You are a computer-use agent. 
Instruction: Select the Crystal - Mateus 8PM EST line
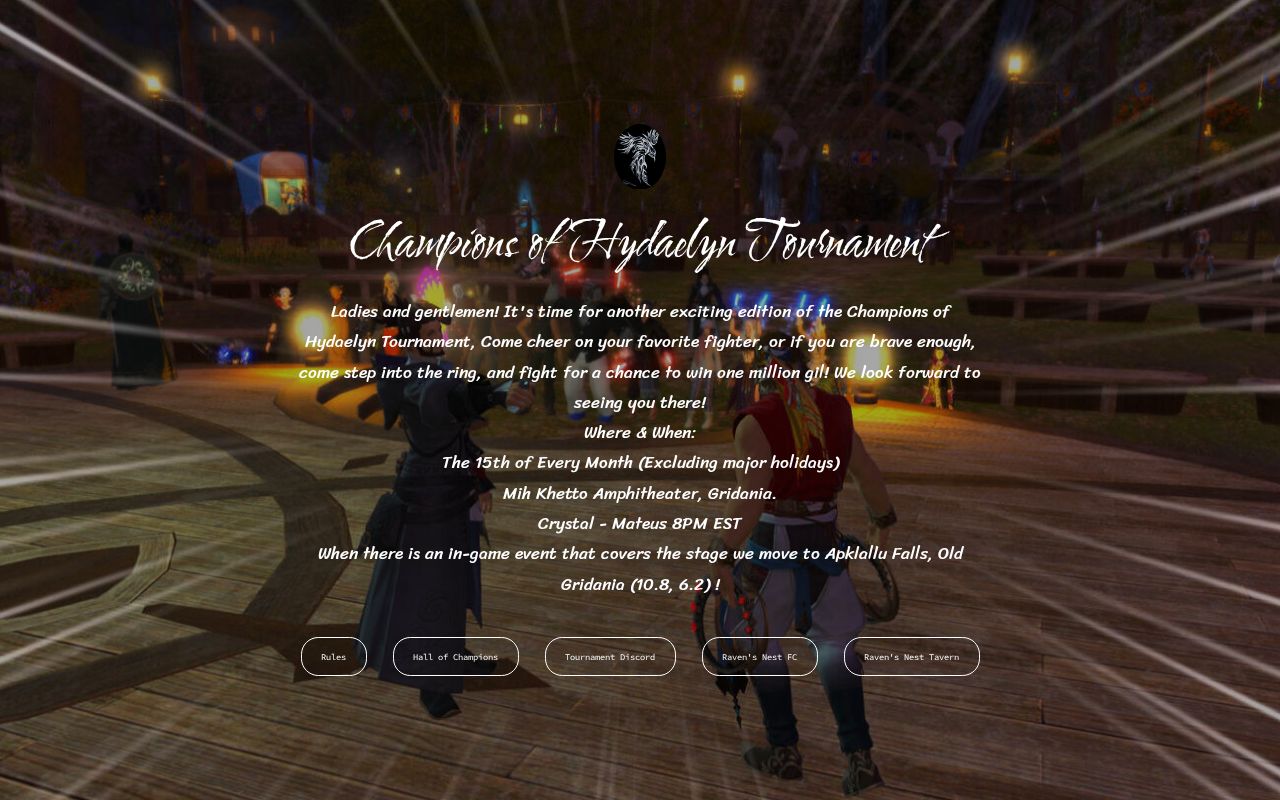640,523
